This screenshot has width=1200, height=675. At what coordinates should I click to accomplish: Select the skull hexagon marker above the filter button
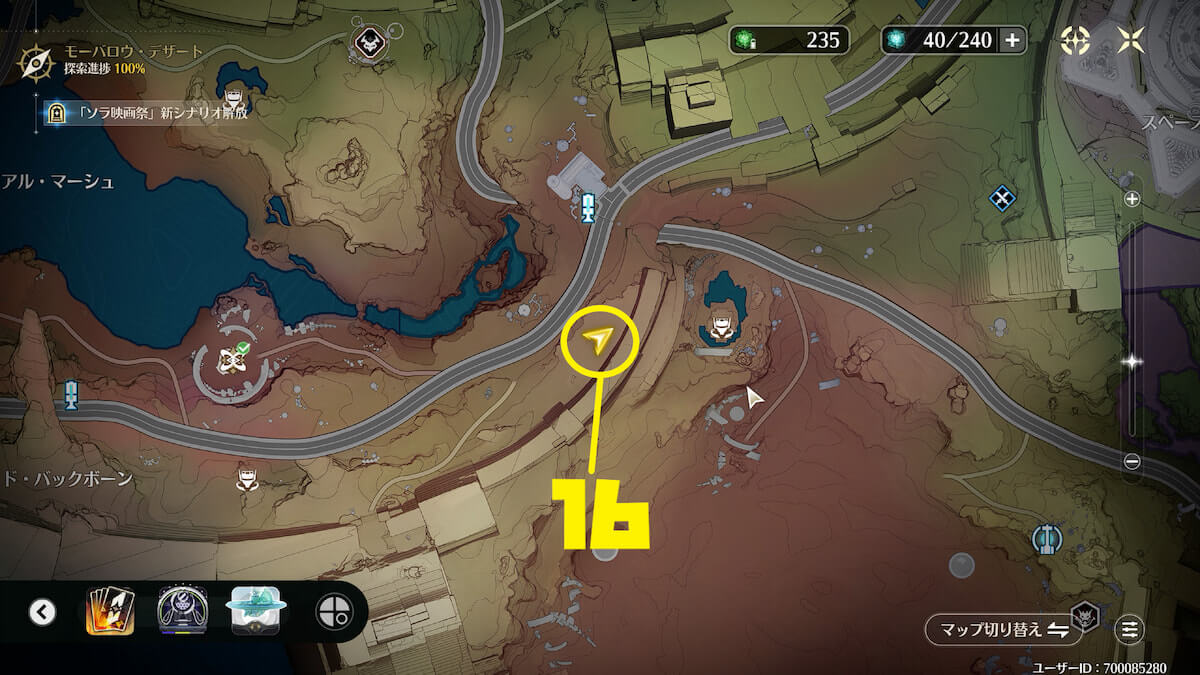(x=1083, y=613)
